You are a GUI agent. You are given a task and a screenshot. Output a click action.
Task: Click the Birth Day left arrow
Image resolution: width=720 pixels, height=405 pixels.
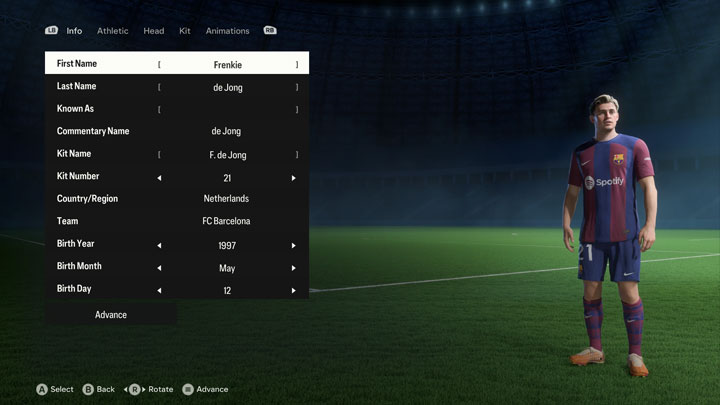[x=159, y=291]
